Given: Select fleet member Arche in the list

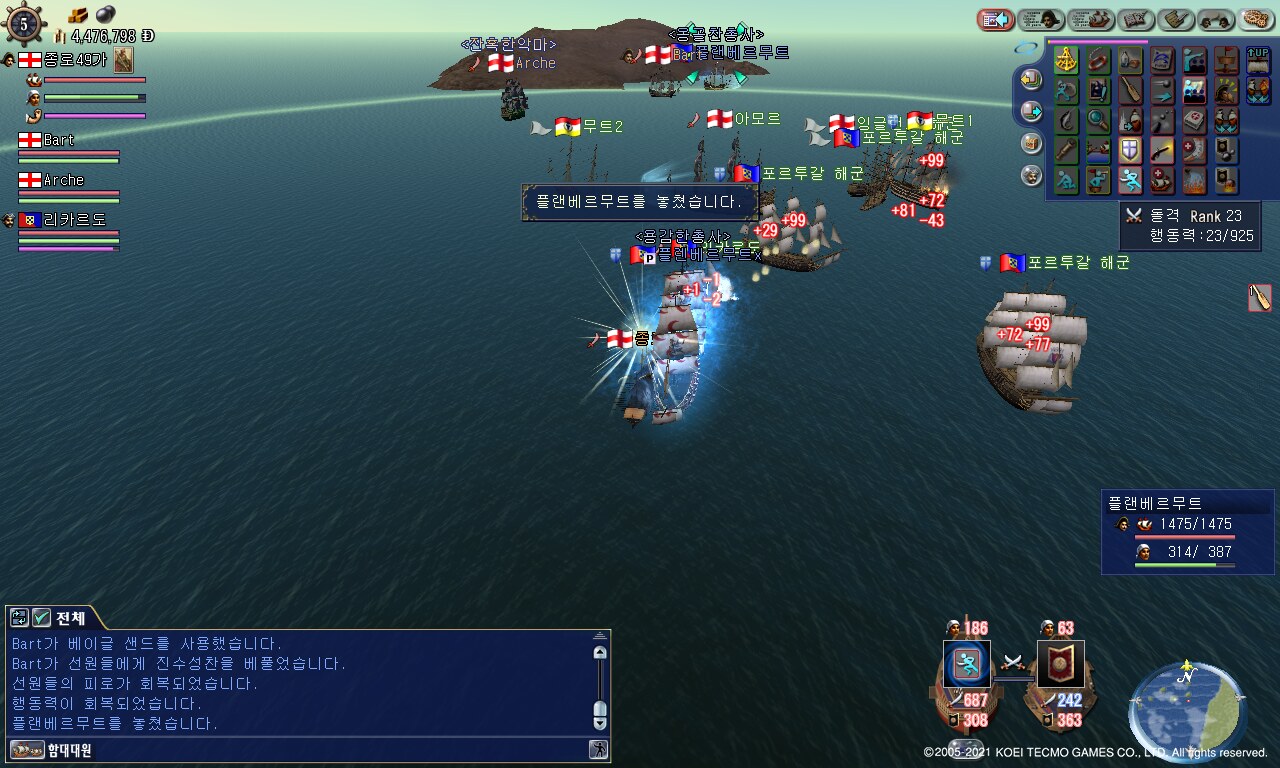Looking at the screenshot, I should pyautogui.click(x=63, y=180).
